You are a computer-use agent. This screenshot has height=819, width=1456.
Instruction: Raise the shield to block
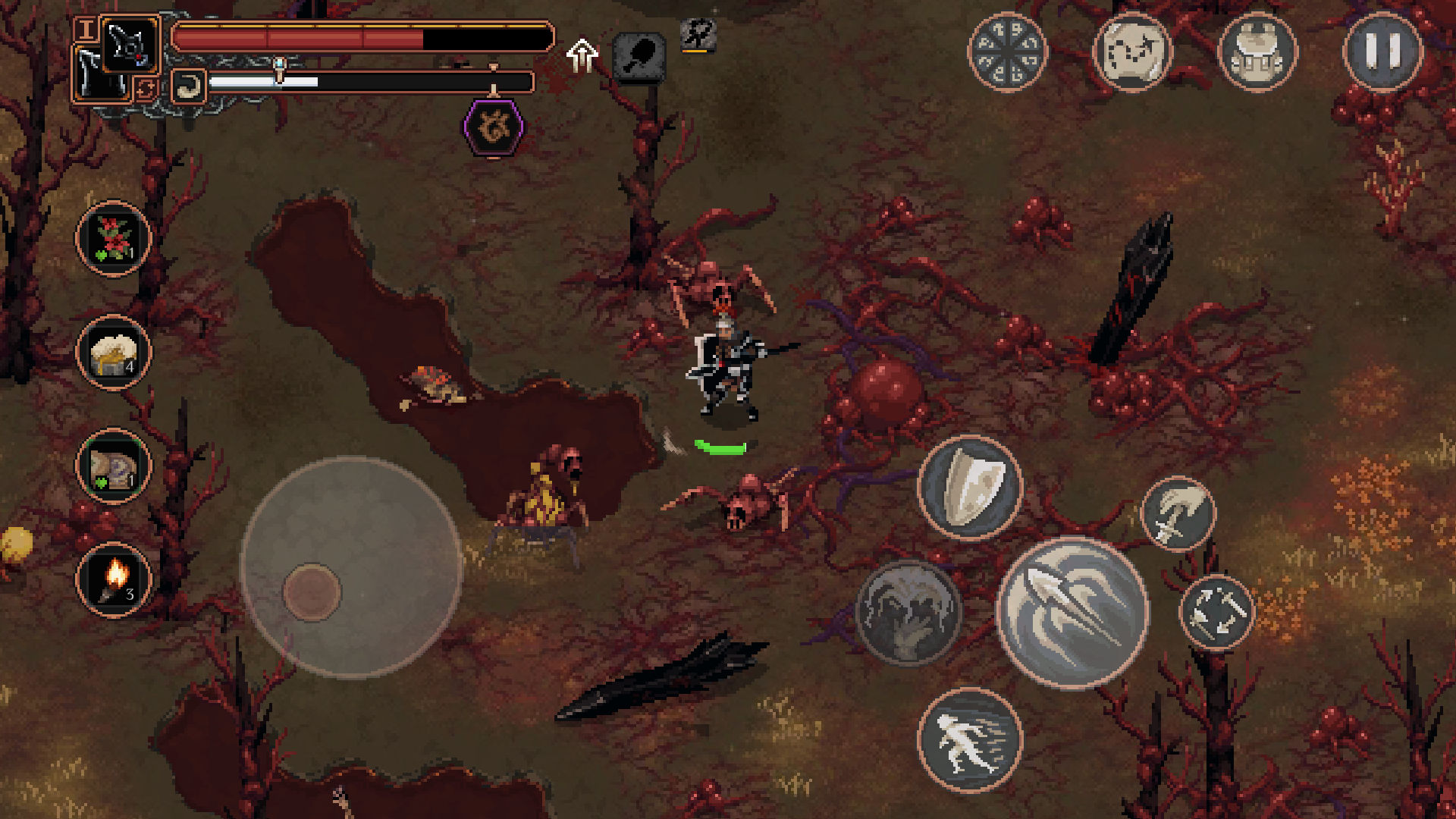[970, 486]
